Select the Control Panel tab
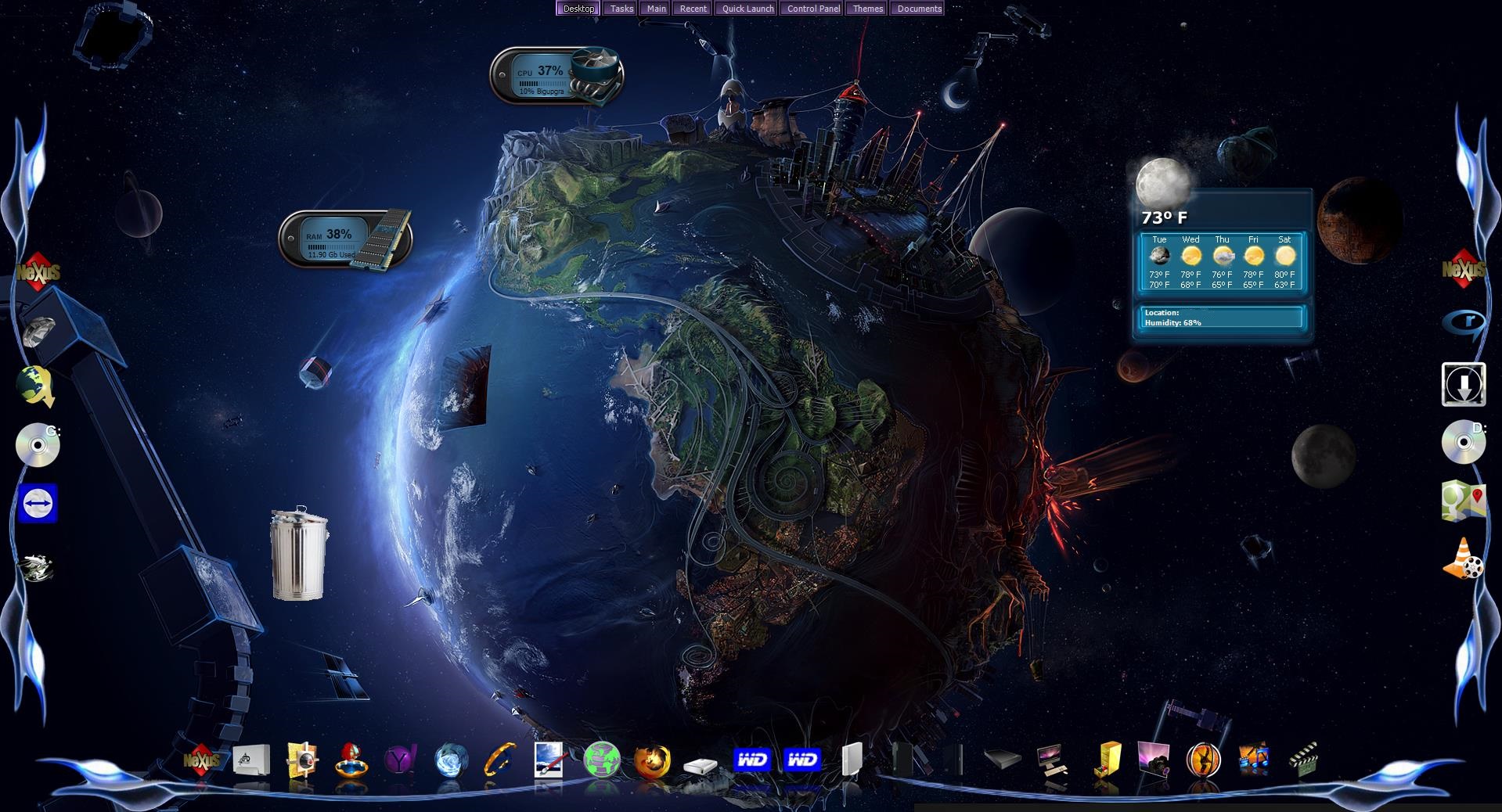 click(x=813, y=9)
